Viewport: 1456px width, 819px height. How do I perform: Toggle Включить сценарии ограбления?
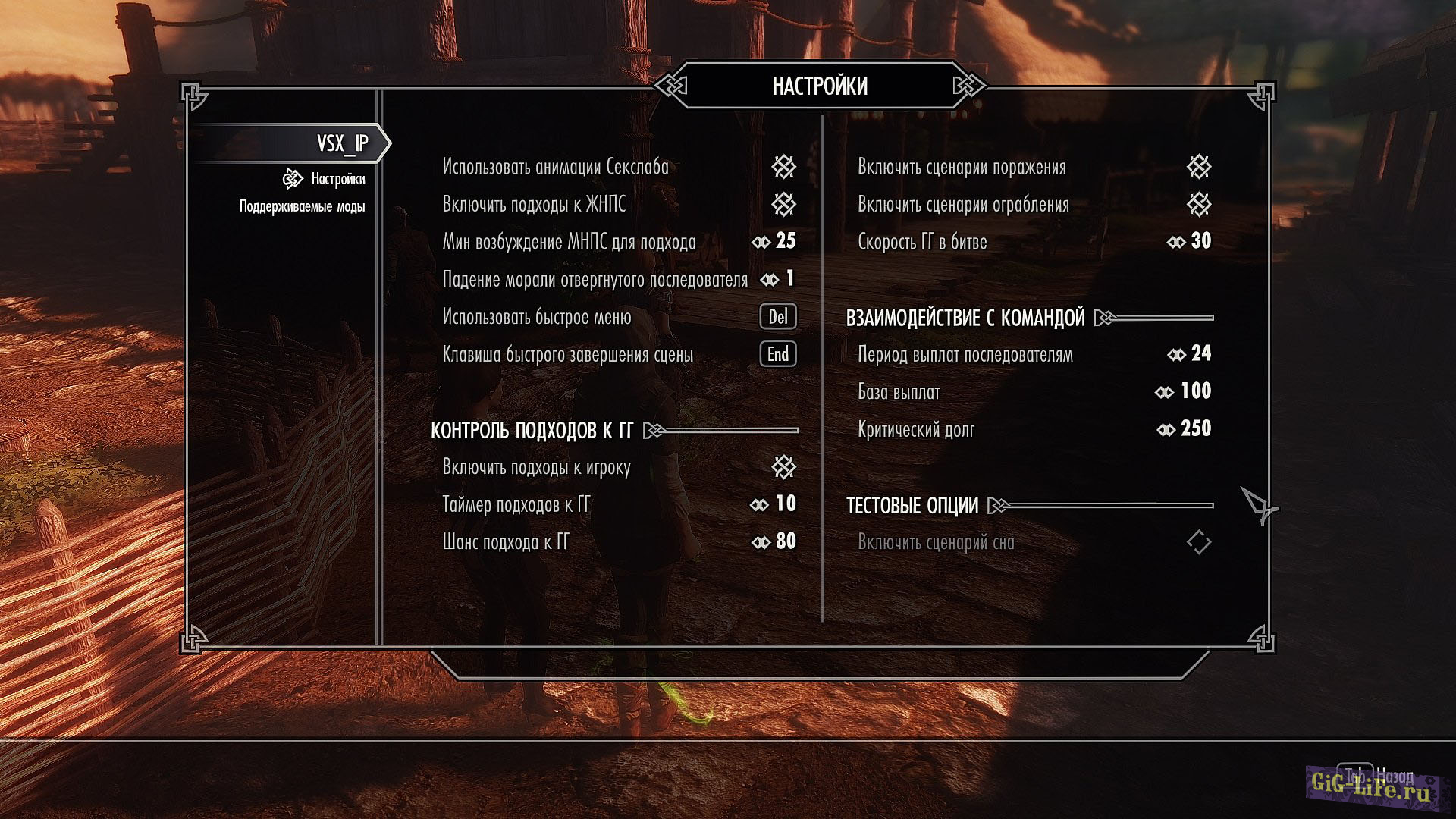tap(1199, 204)
